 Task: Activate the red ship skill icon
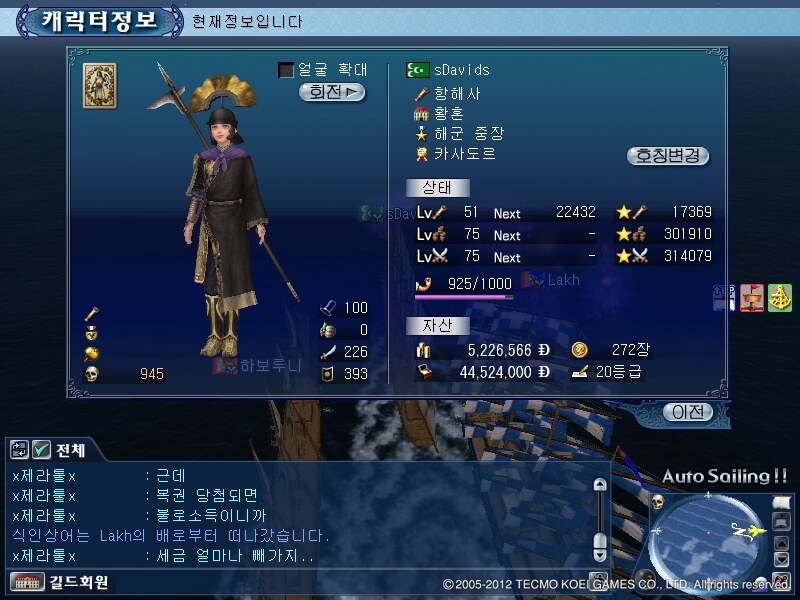[751, 298]
